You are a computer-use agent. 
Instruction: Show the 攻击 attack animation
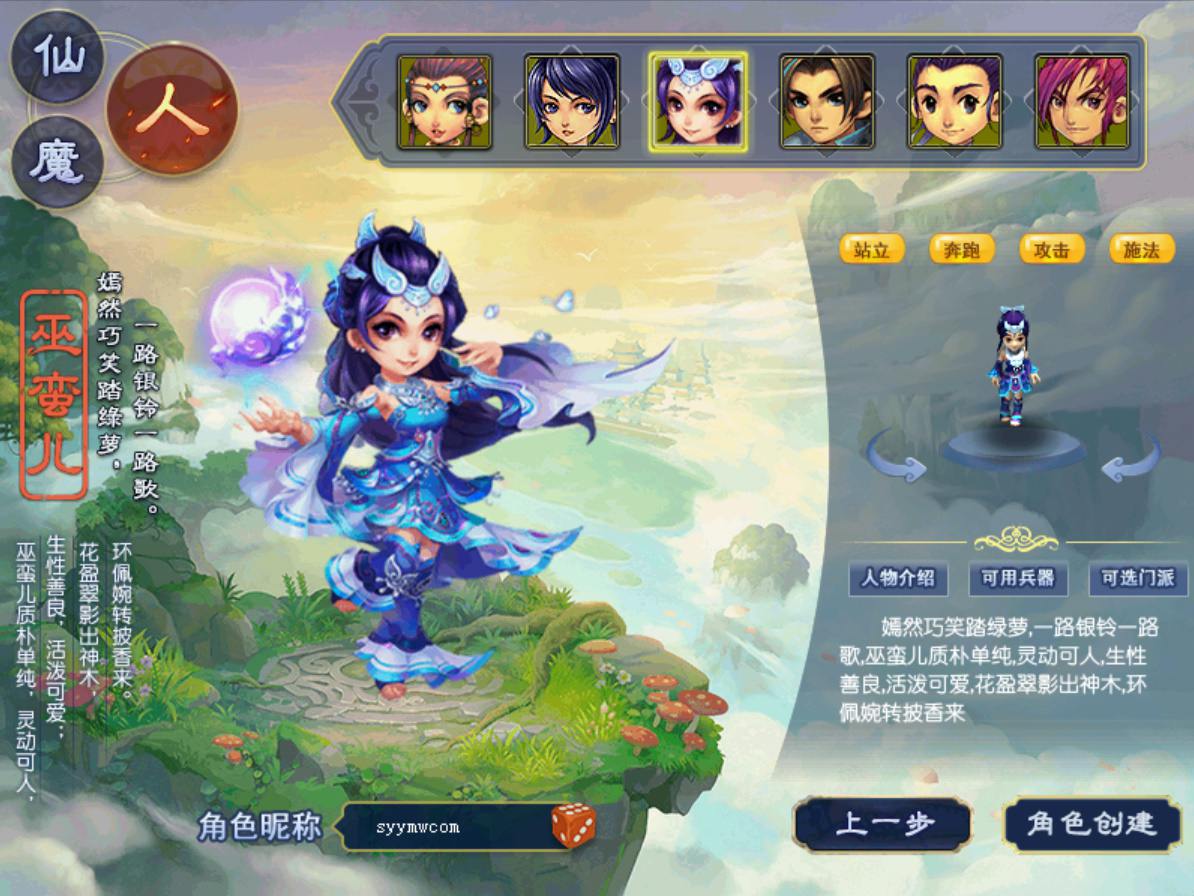1052,249
